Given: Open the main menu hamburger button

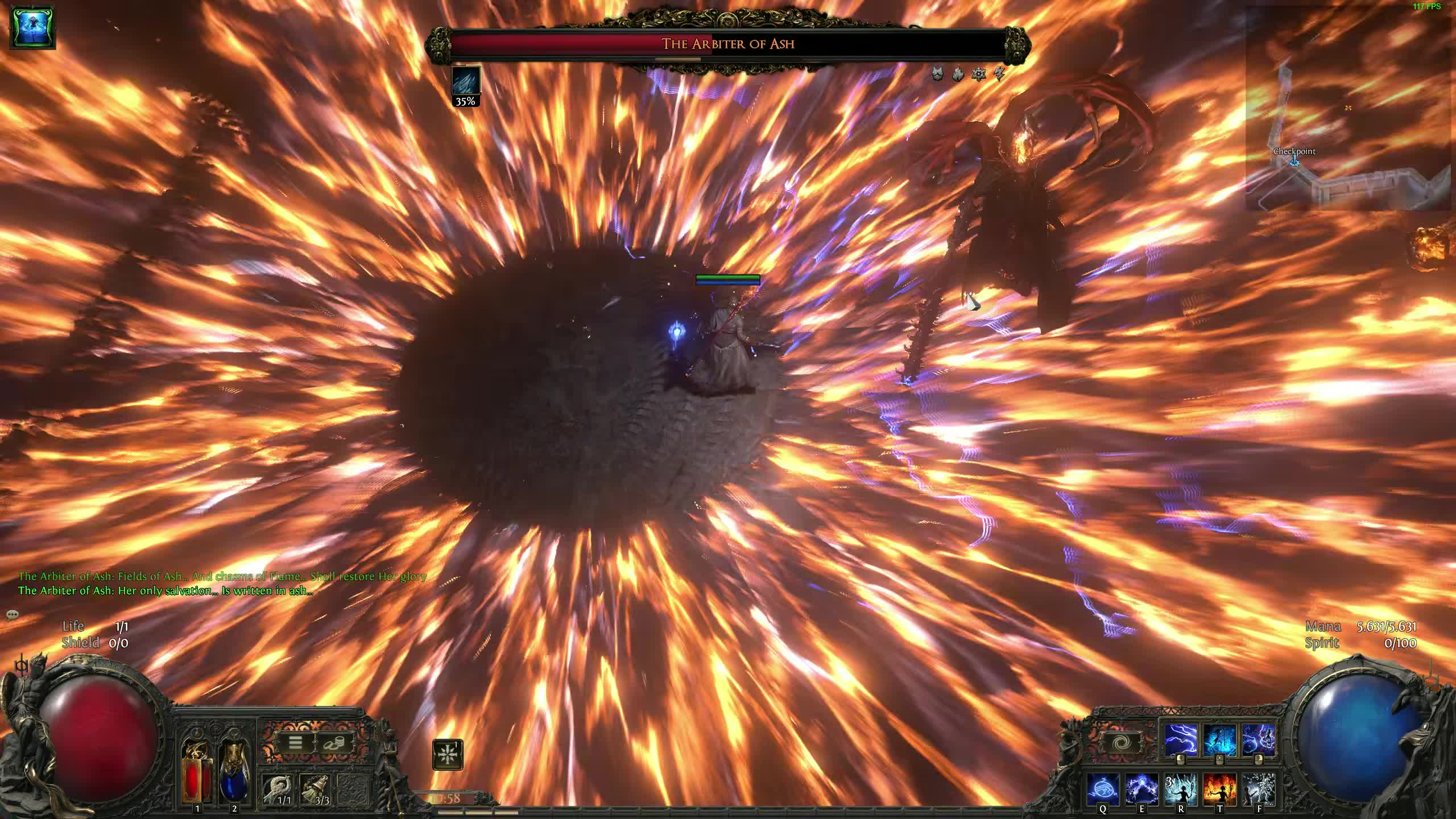Looking at the screenshot, I should click(296, 742).
